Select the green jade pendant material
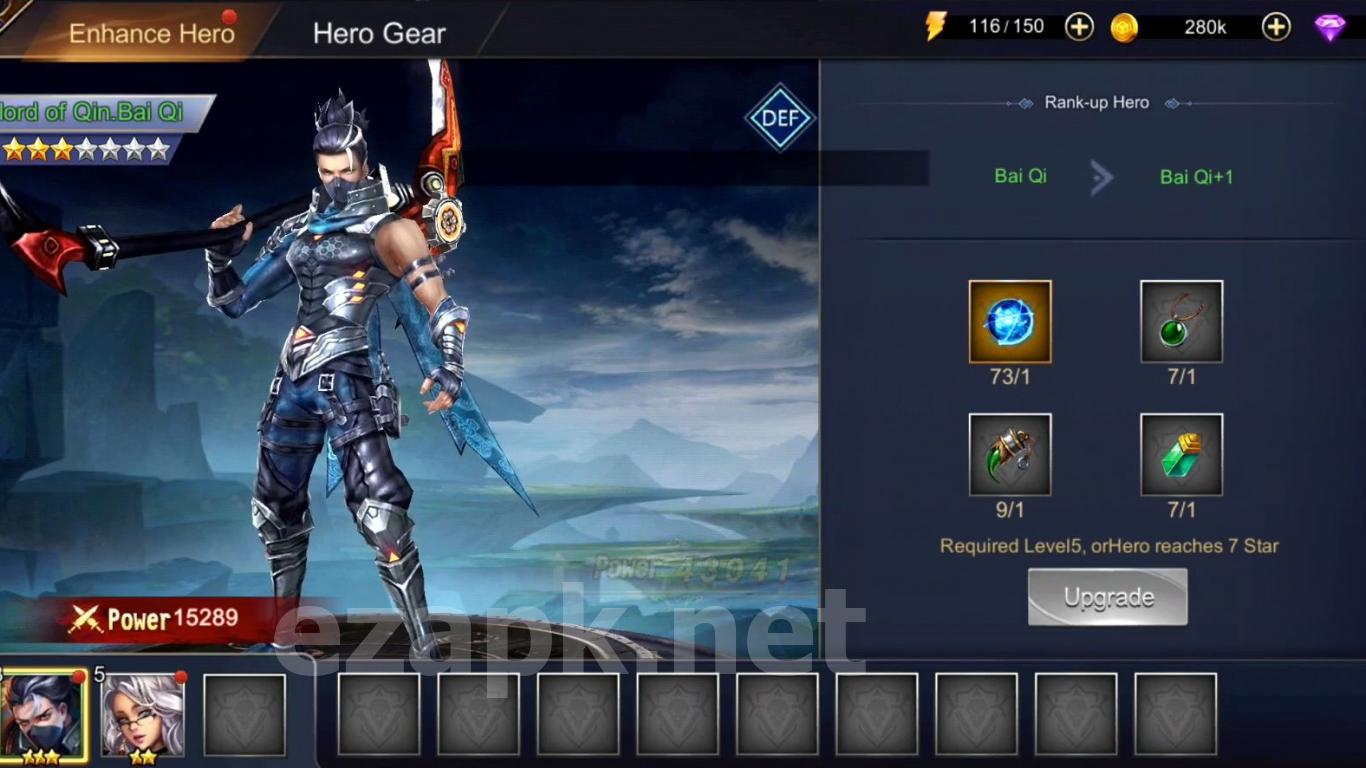1366x768 pixels. (1181, 322)
